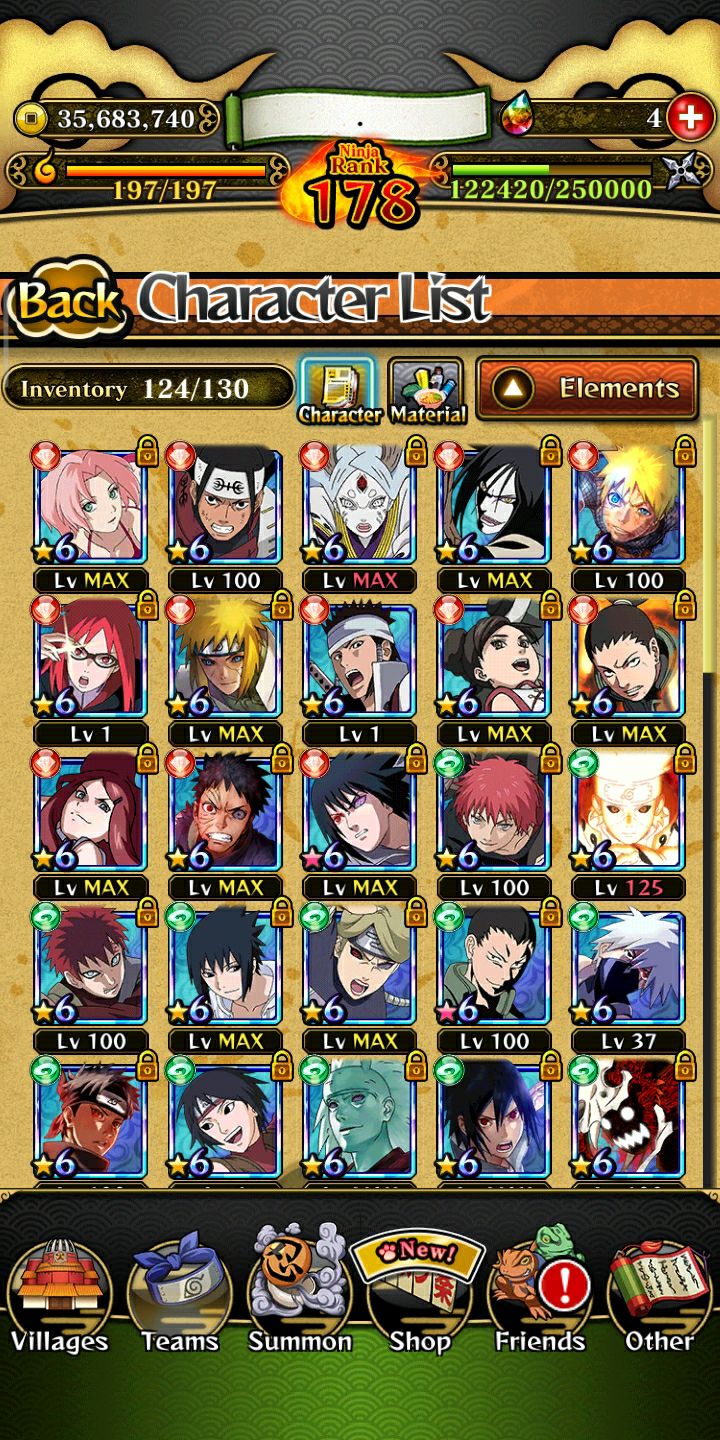Add more ninja pearls with the plus button
Viewport: 720px width, 1440px height.
(689, 119)
